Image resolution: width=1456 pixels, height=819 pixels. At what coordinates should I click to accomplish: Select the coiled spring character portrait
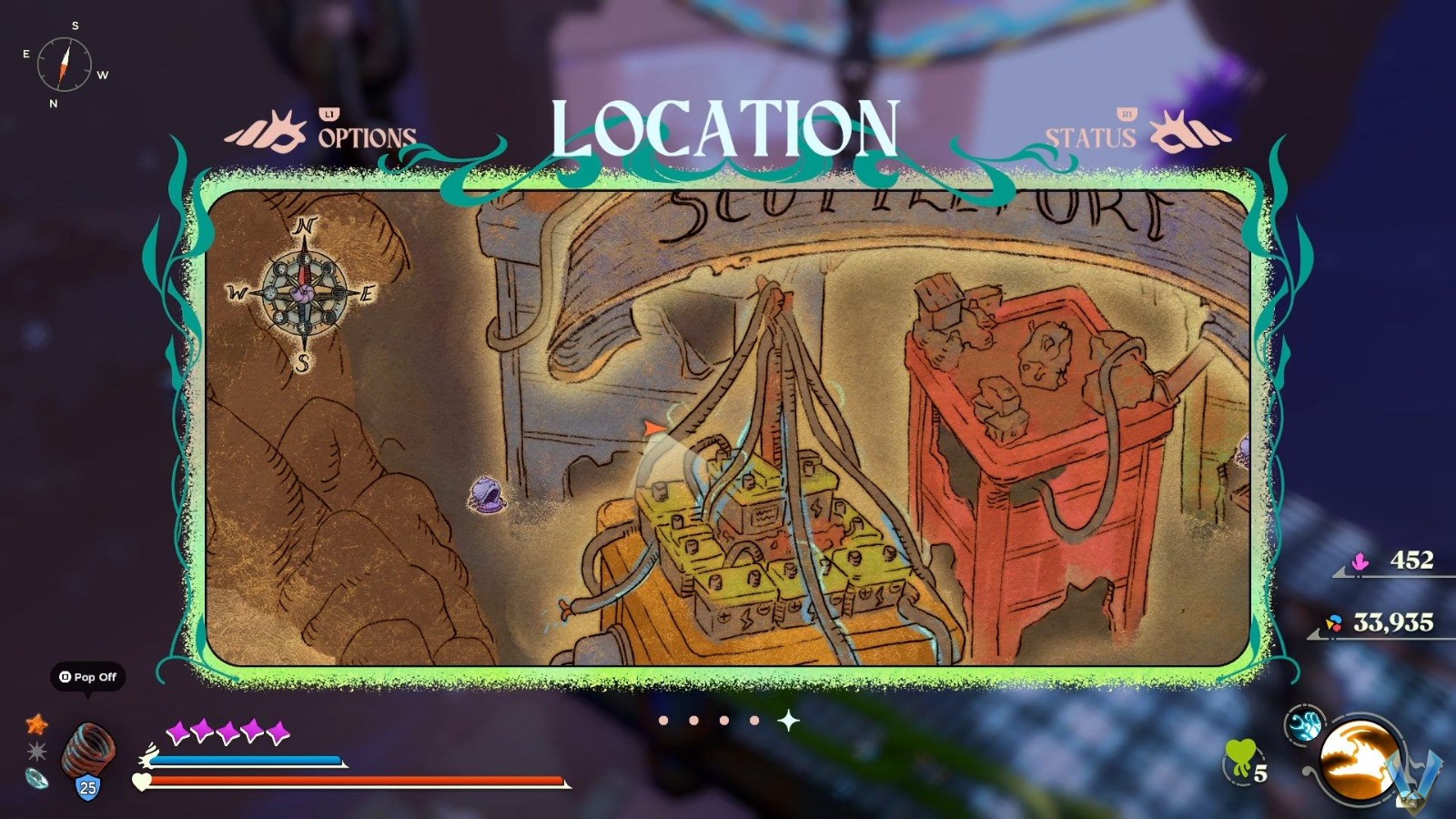click(87, 751)
